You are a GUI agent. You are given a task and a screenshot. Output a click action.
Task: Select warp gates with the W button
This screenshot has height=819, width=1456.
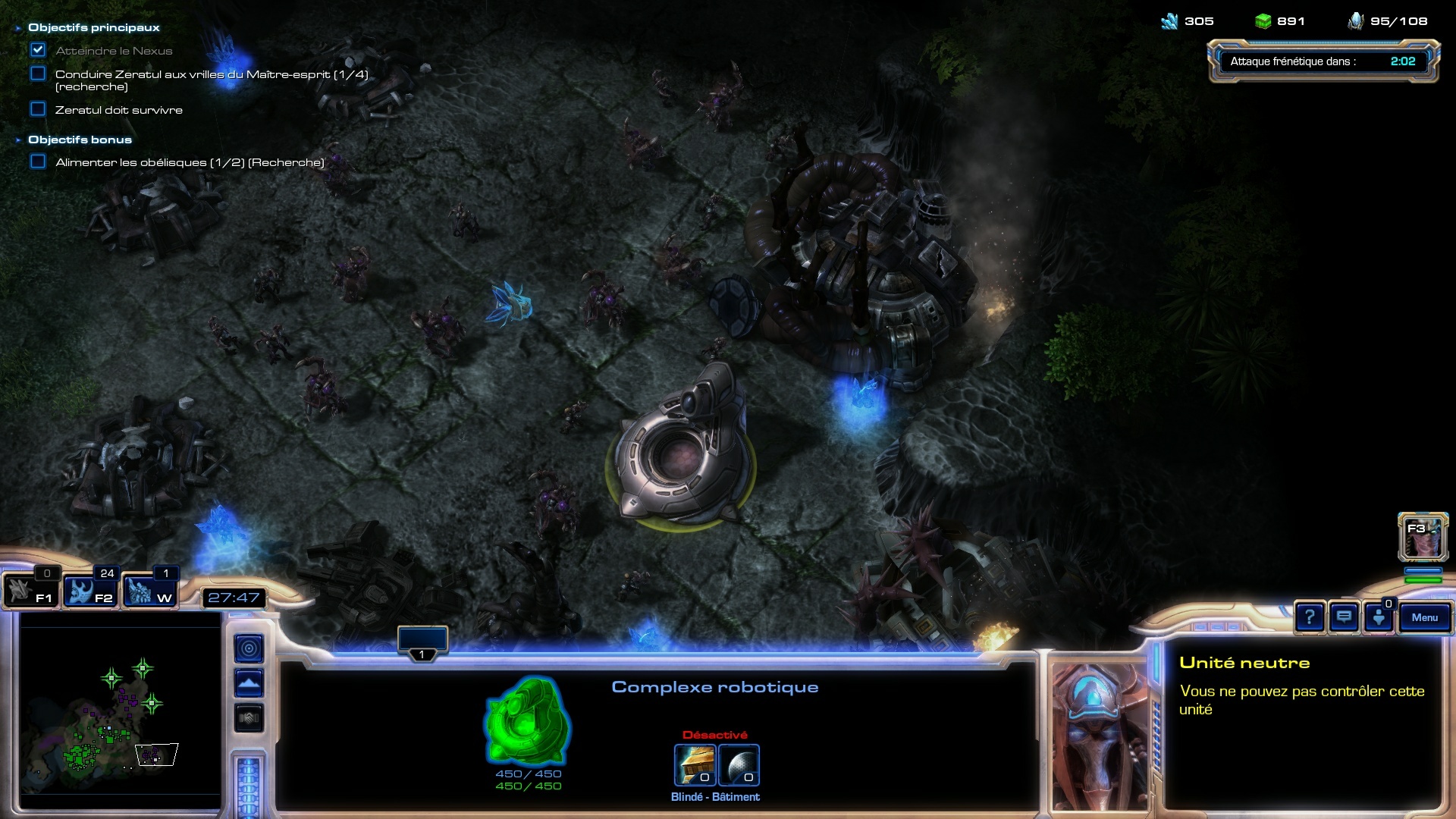(x=149, y=591)
